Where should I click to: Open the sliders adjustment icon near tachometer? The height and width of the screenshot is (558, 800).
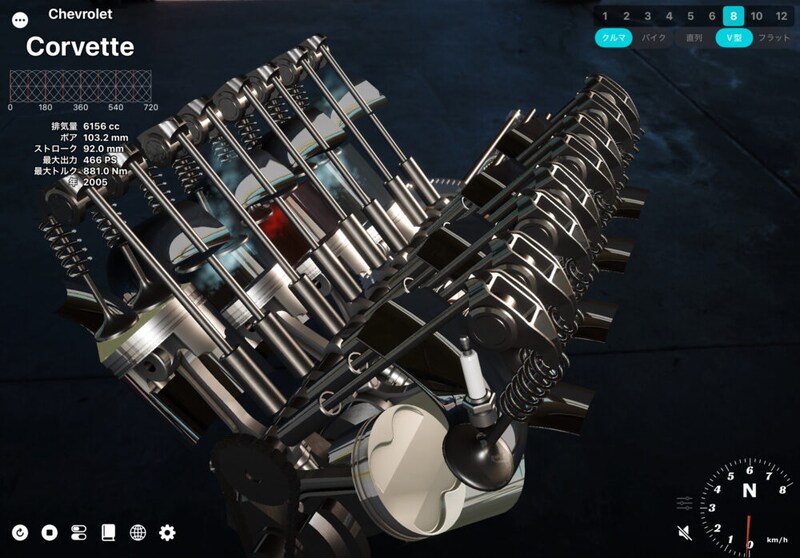tap(685, 501)
